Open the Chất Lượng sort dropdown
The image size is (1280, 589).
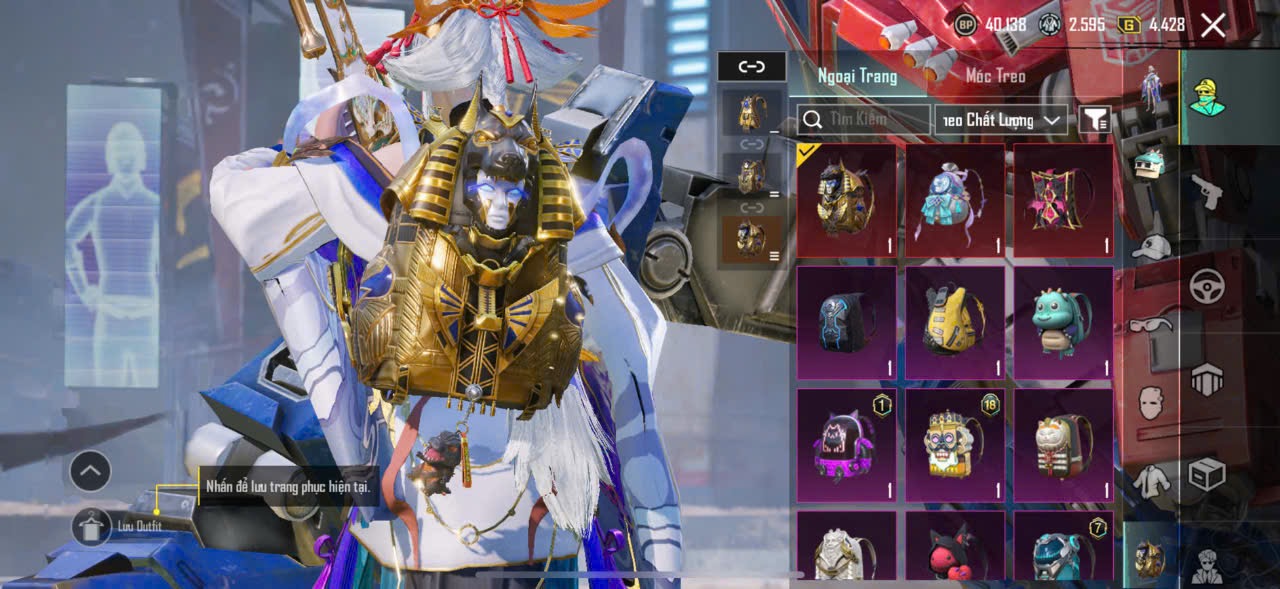click(x=1000, y=120)
